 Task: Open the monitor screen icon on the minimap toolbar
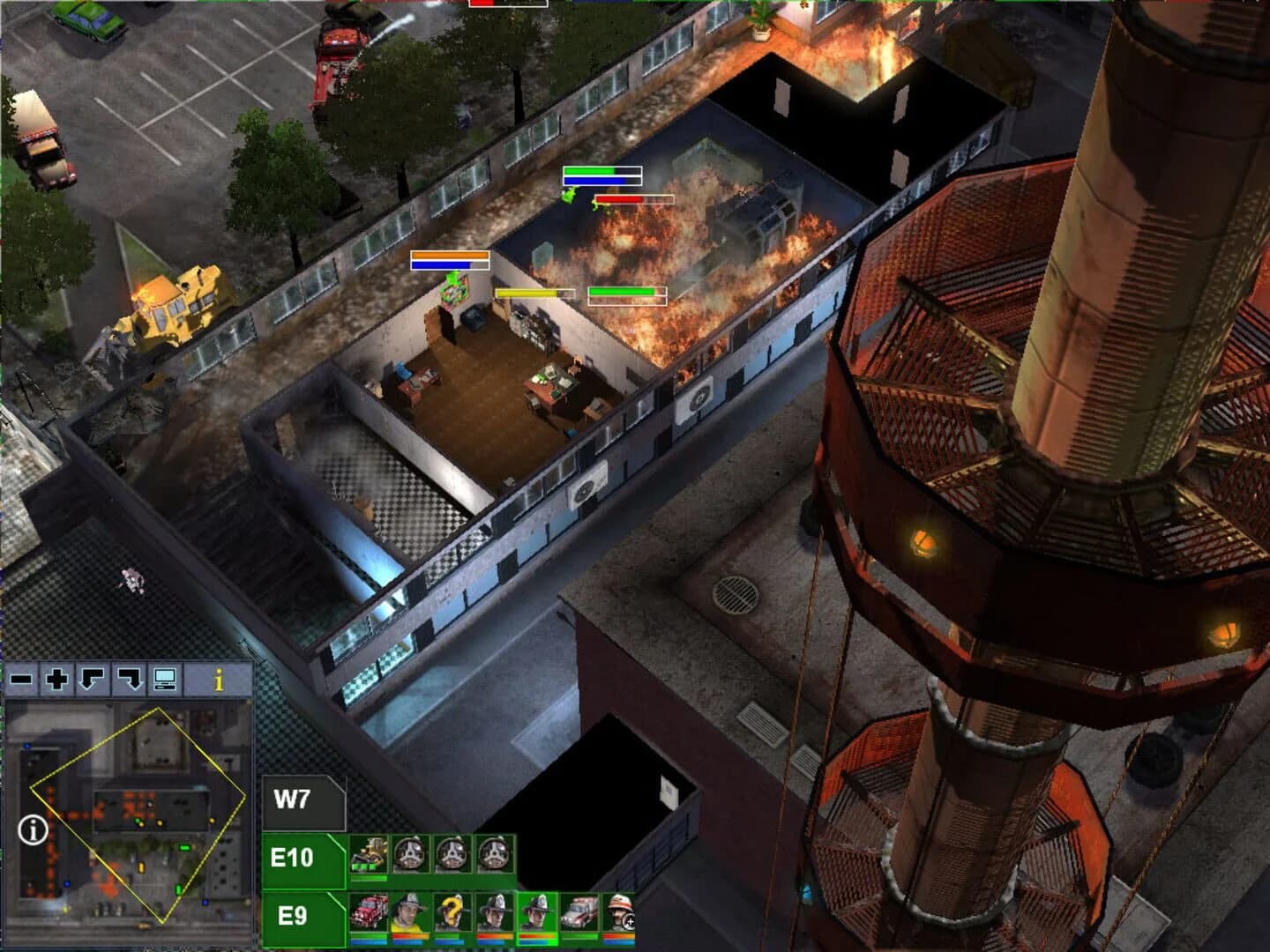pyautogui.click(x=165, y=678)
